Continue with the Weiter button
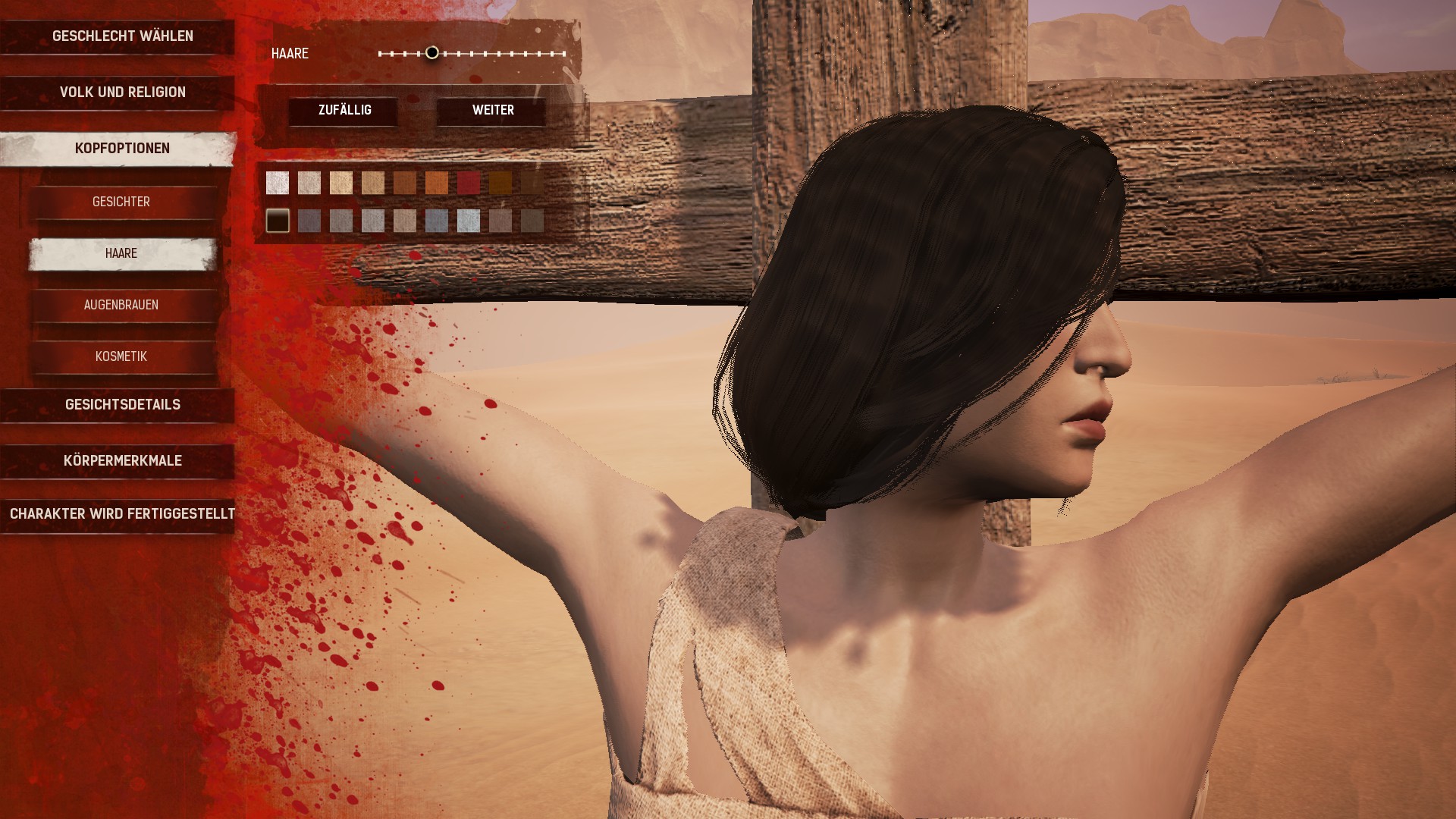This screenshot has height=819, width=1456. click(x=493, y=111)
